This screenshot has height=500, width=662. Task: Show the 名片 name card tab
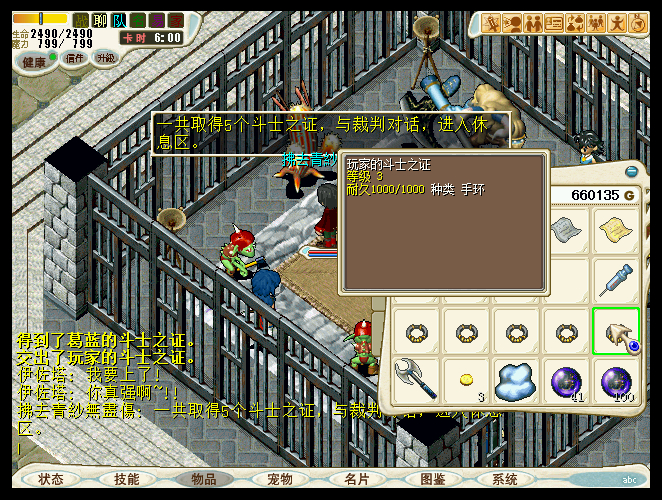coord(357,480)
